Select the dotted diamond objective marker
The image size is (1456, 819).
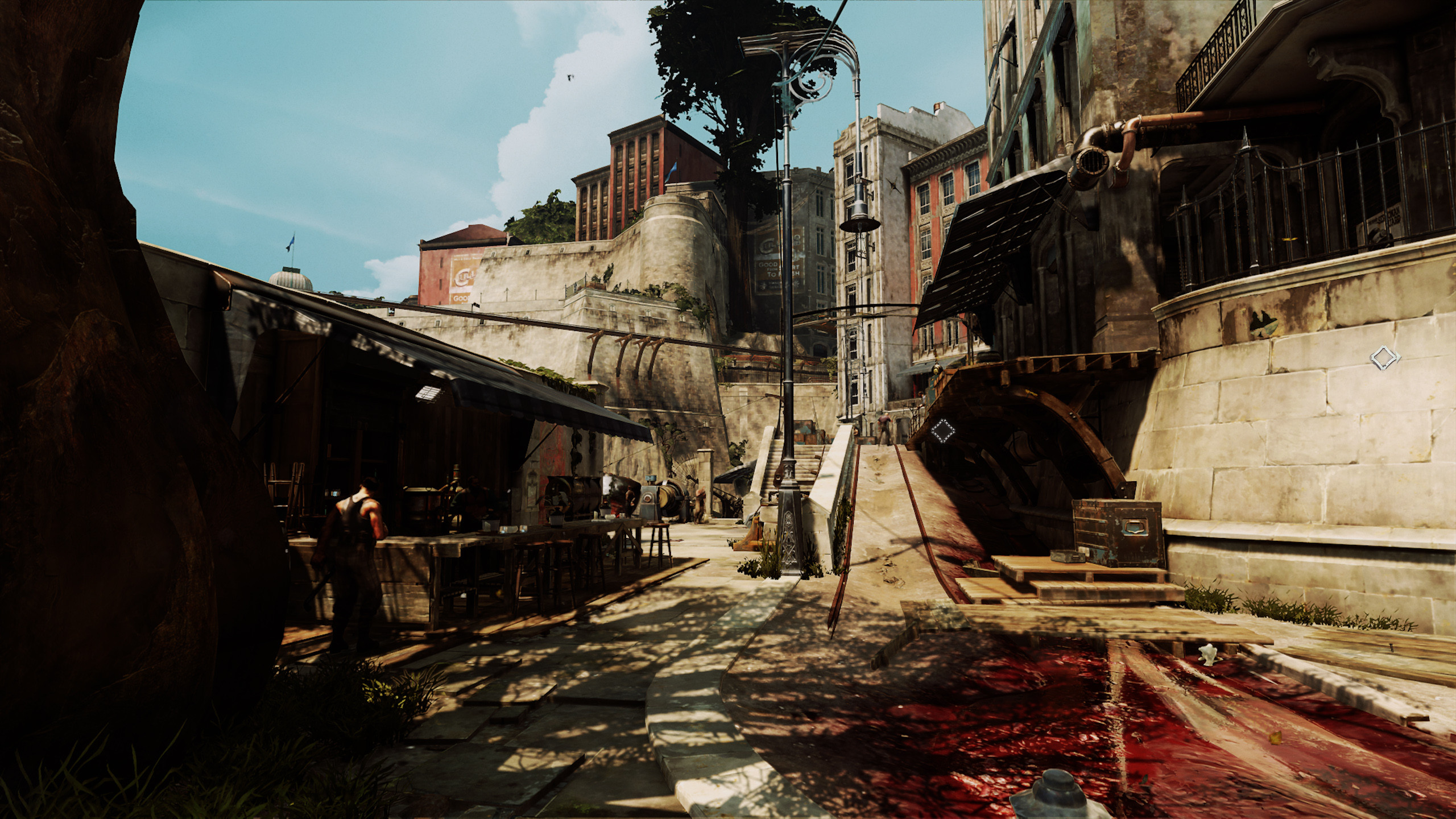coord(942,431)
